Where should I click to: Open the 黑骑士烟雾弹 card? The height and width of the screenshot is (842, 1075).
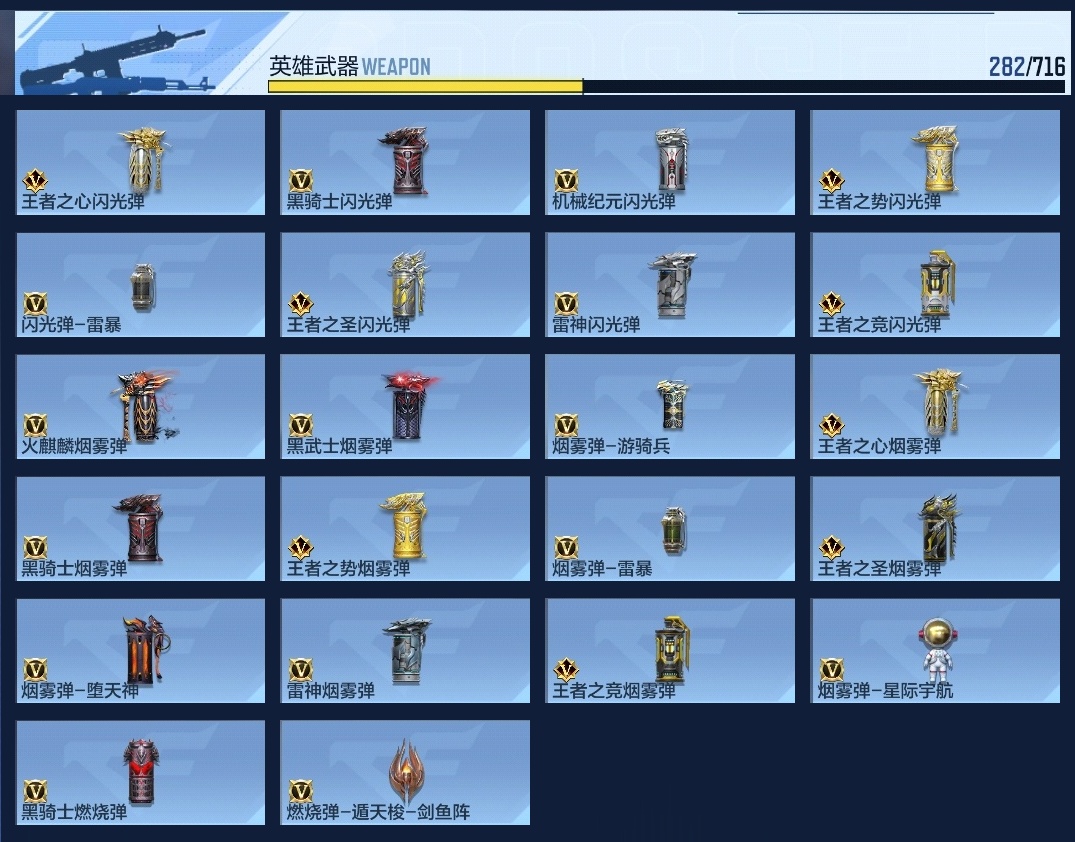(141, 529)
